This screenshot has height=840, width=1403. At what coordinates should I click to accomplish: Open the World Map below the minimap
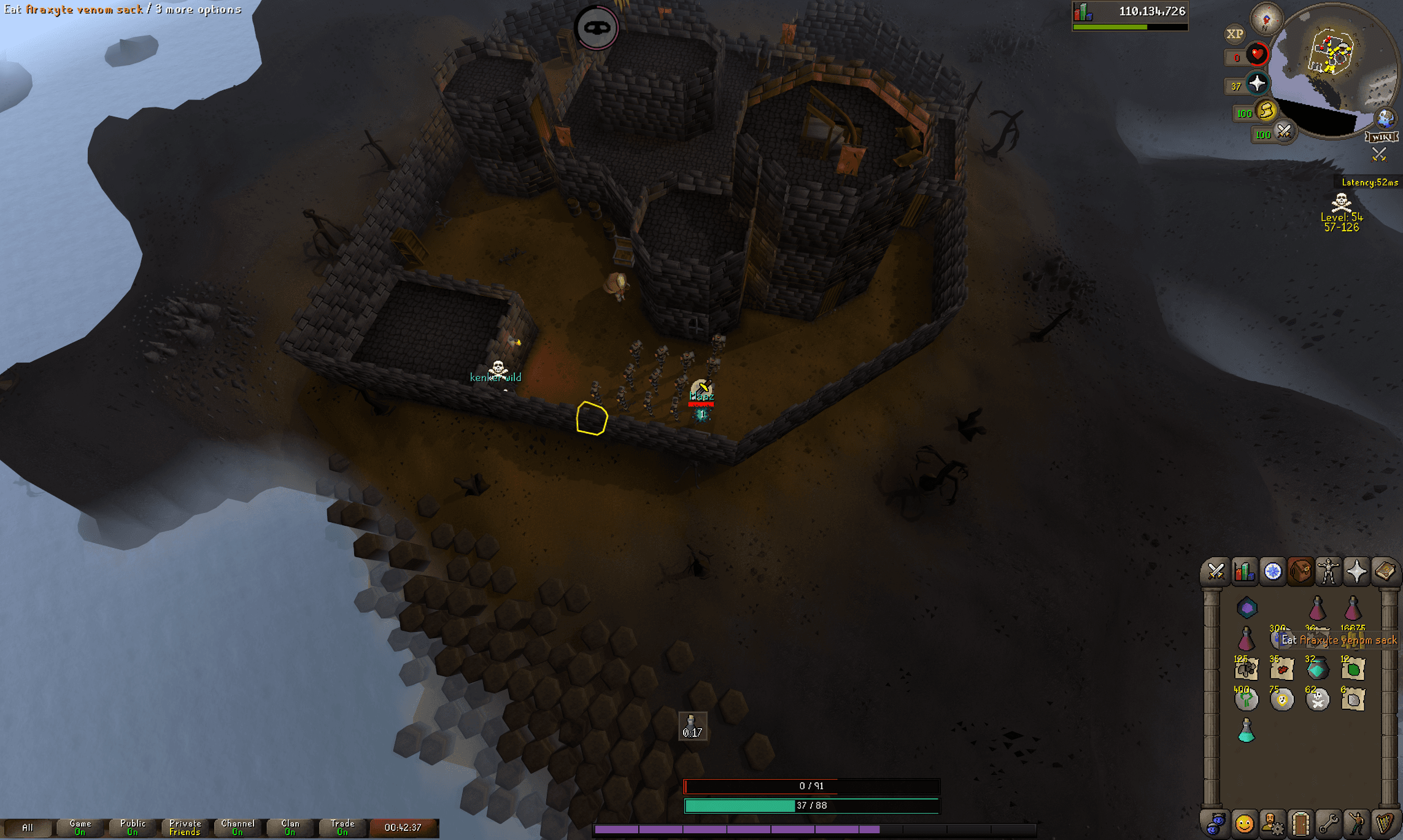coord(1385,118)
